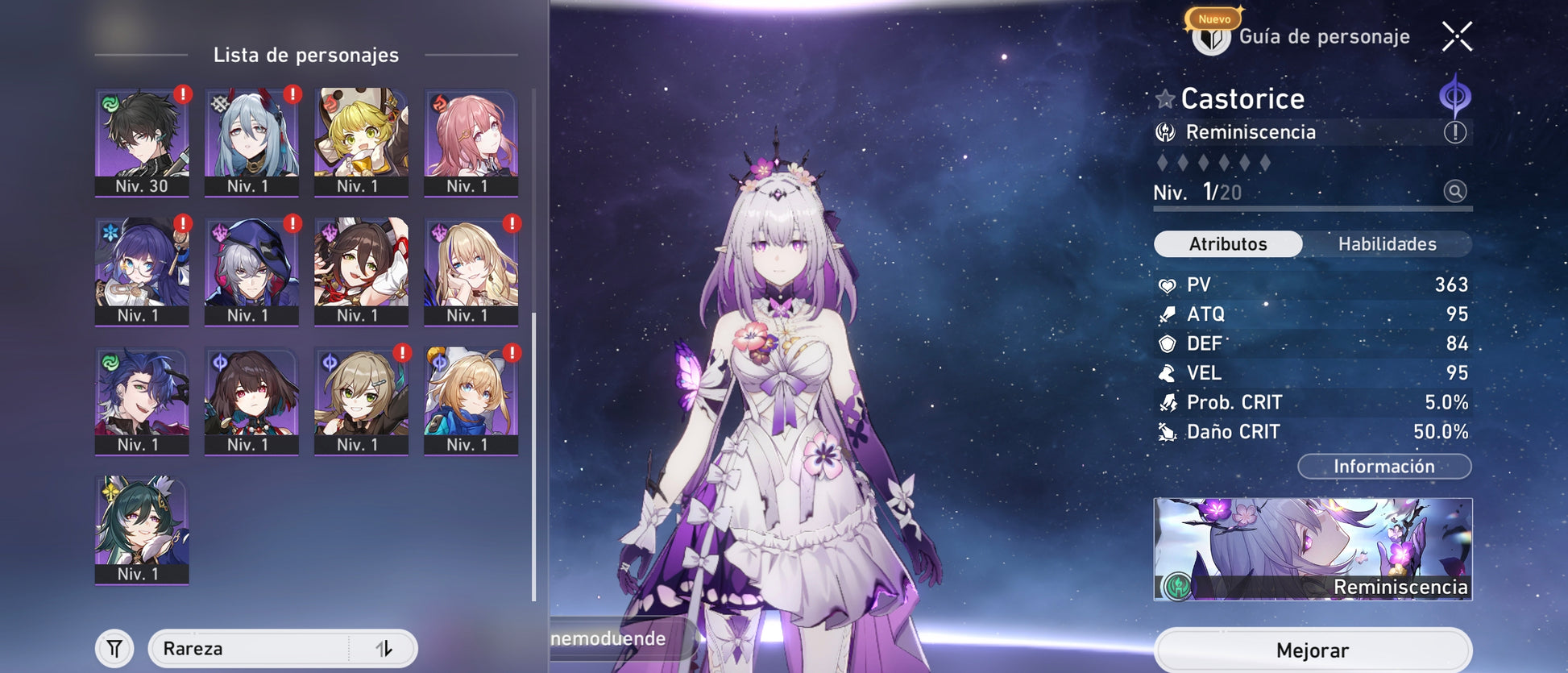Open the Información details button
The width and height of the screenshot is (1568, 673).
click(x=1383, y=467)
